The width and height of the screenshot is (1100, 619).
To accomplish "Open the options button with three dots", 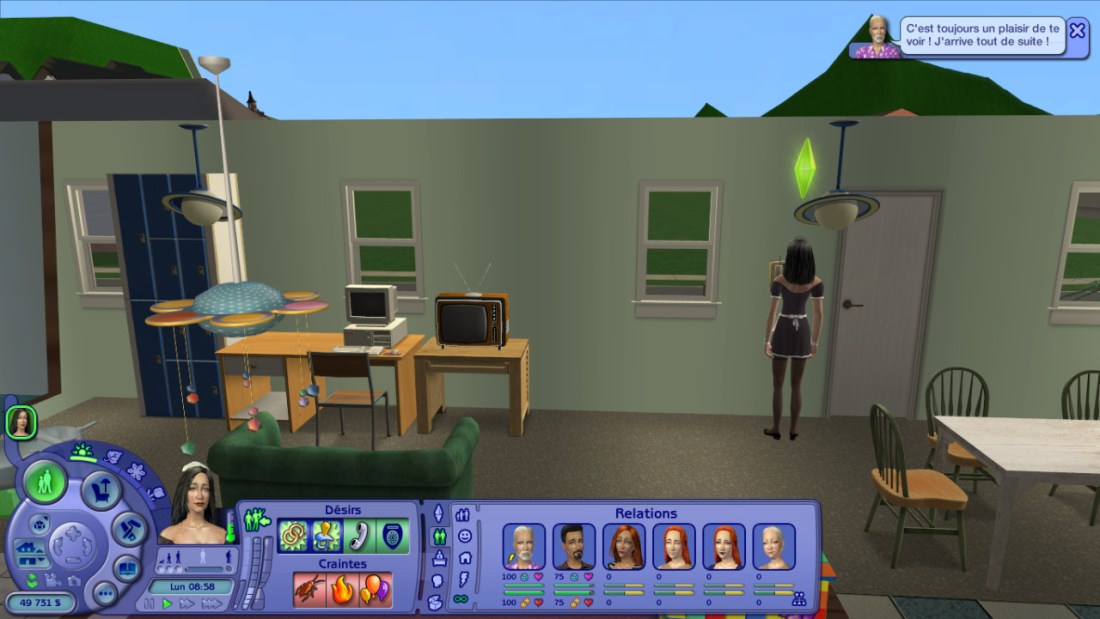I will (x=105, y=592).
